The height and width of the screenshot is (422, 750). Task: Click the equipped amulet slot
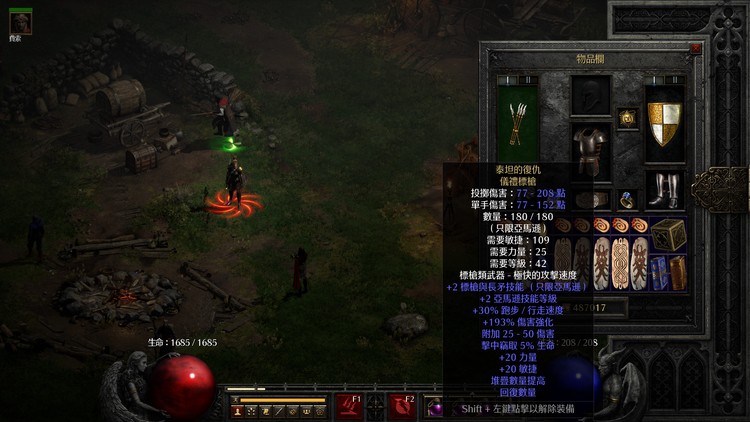click(627, 117)
